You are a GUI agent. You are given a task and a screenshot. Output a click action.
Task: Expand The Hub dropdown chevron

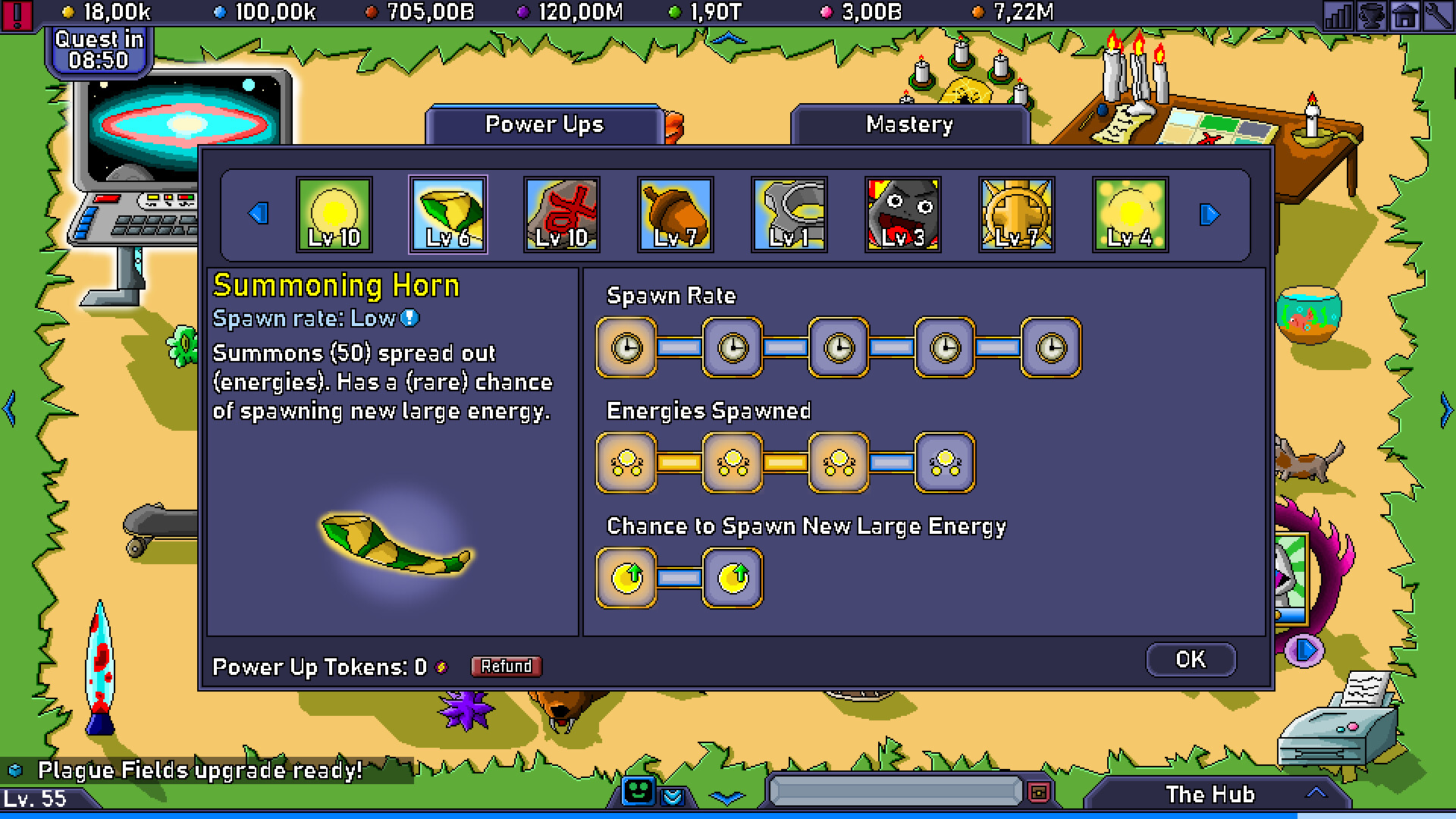click(1317, 795)
